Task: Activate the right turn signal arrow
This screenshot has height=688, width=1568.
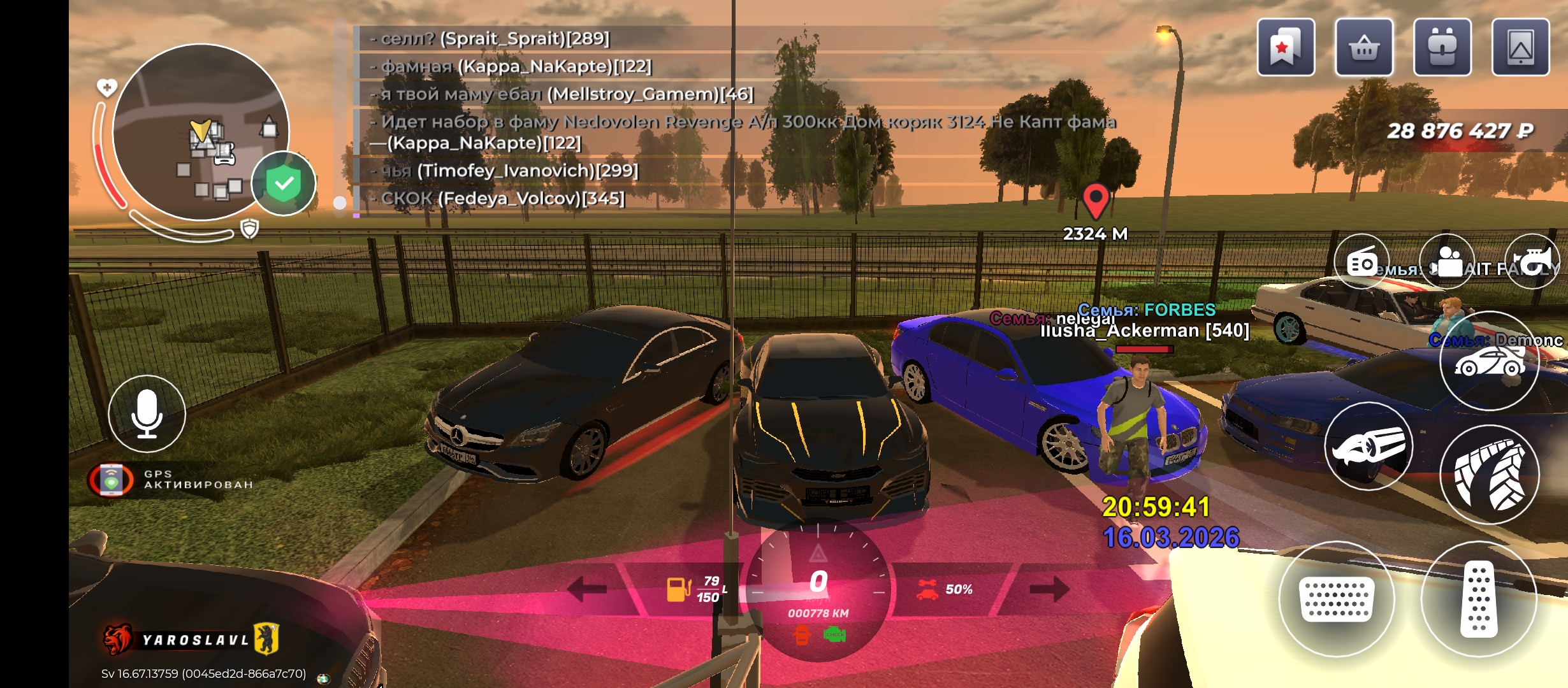Action: point(1049,589)
